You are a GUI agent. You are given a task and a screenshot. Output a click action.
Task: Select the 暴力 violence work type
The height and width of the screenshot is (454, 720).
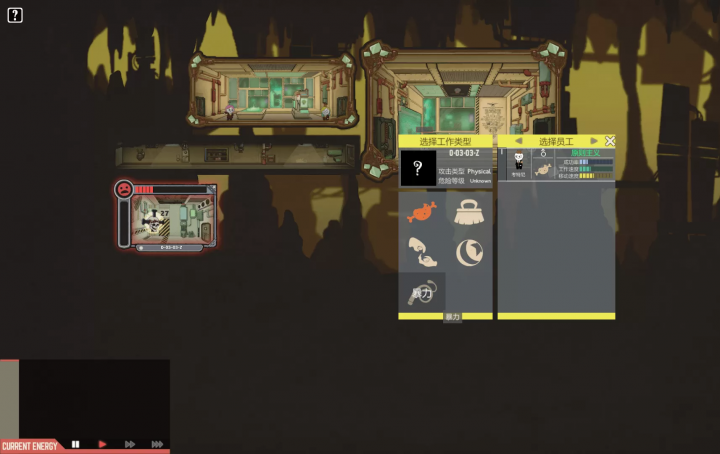422,293
